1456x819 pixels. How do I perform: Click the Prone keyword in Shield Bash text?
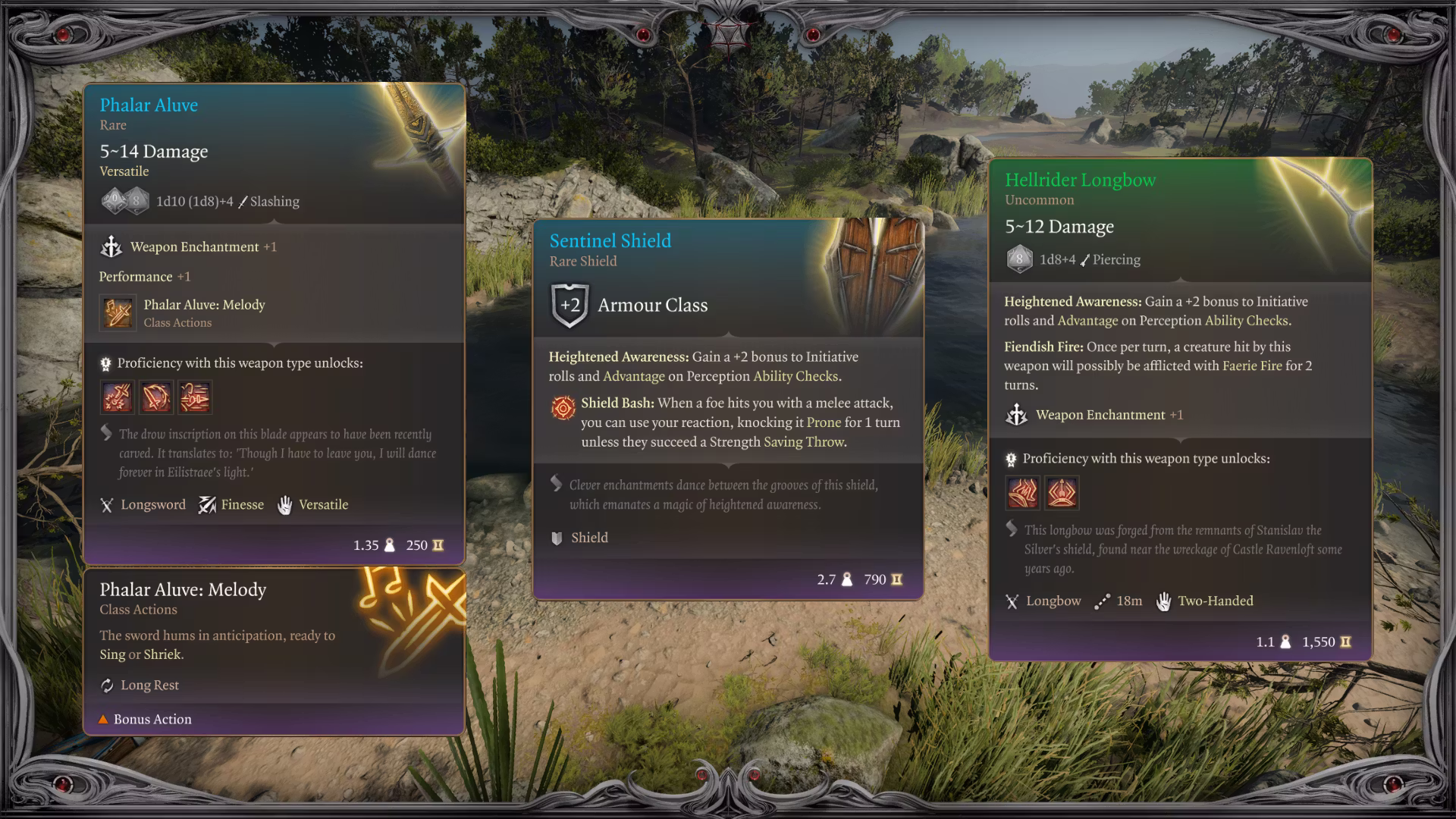[x=824, y=422]
